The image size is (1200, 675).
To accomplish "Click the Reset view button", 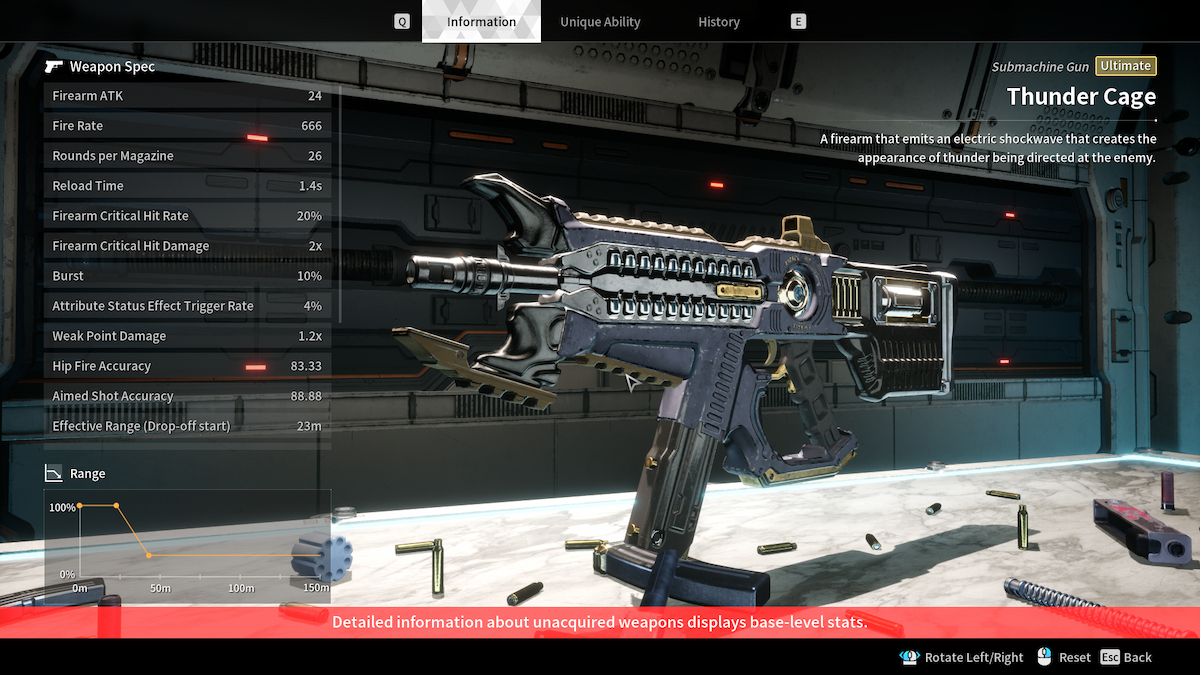I will (1064, 657).
